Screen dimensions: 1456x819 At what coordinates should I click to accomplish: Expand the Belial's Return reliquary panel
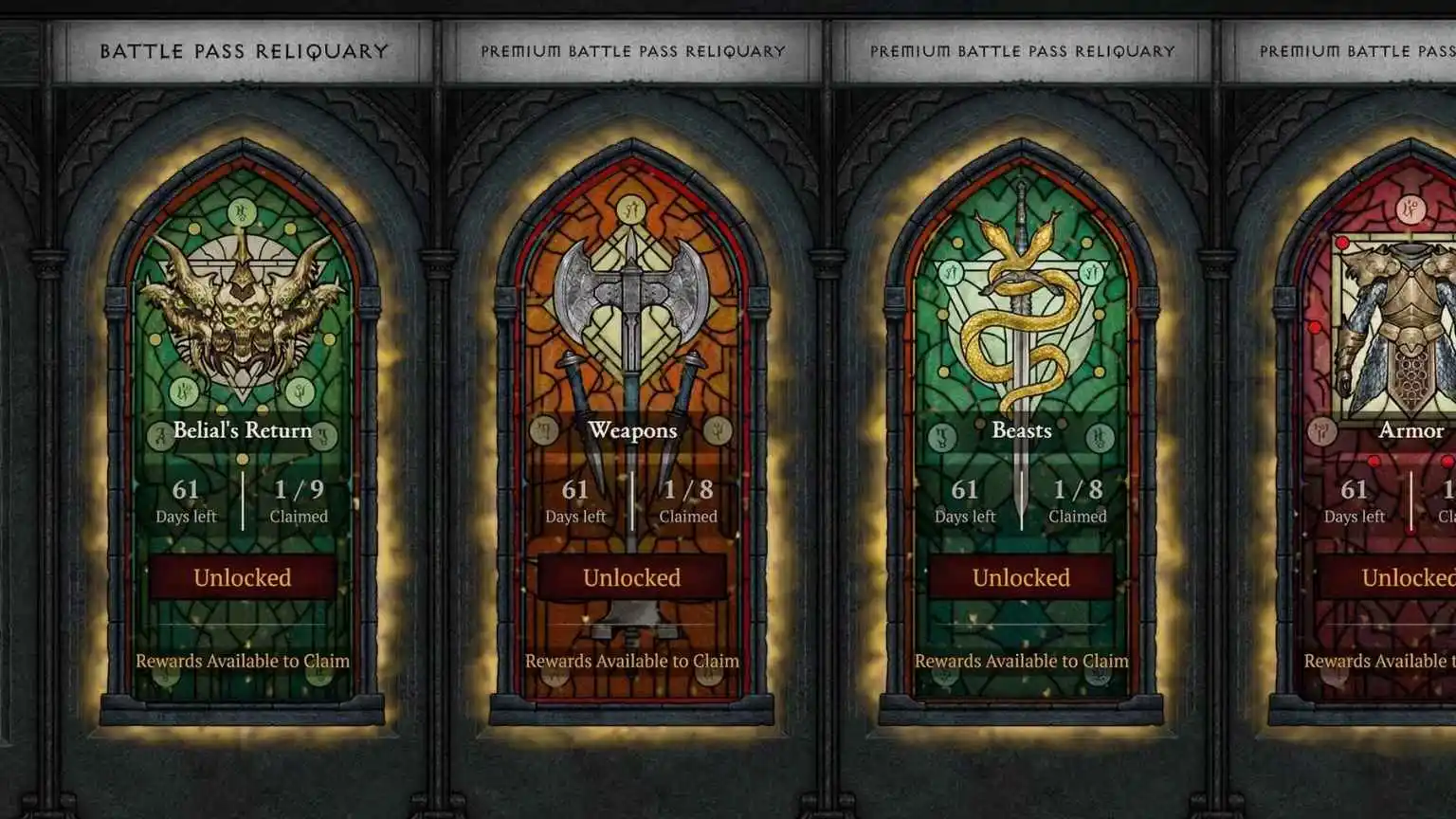point(241,578)
